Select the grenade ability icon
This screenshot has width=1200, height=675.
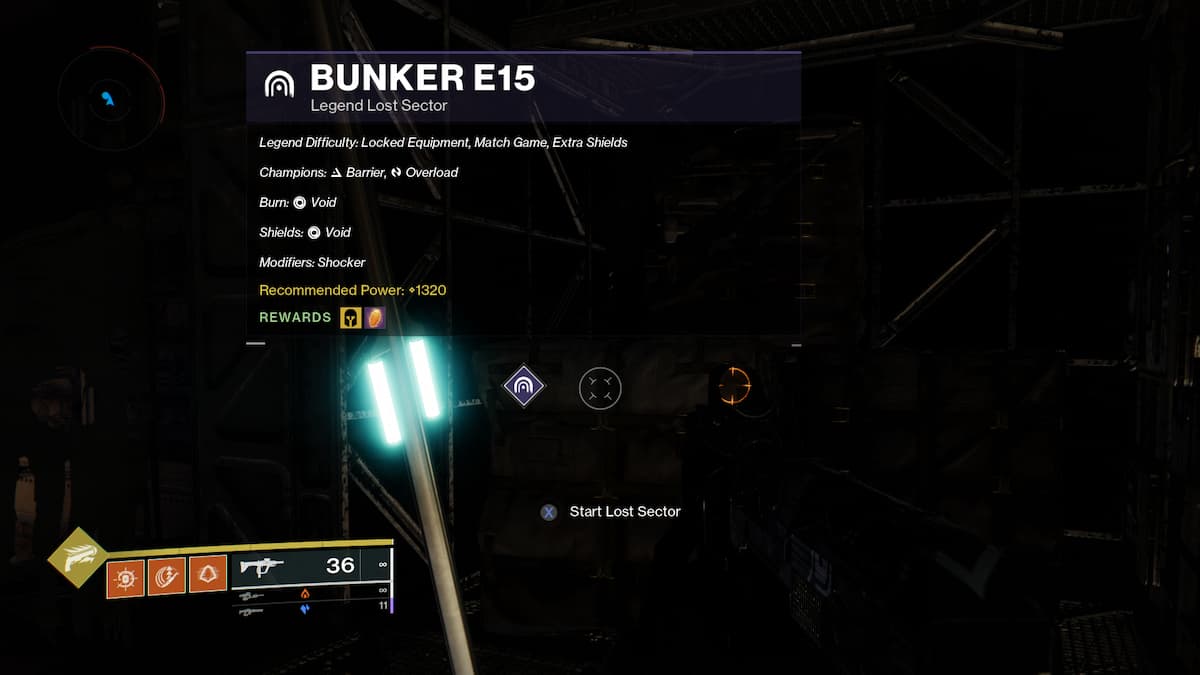pyautogui.click(x=125, y=576)
